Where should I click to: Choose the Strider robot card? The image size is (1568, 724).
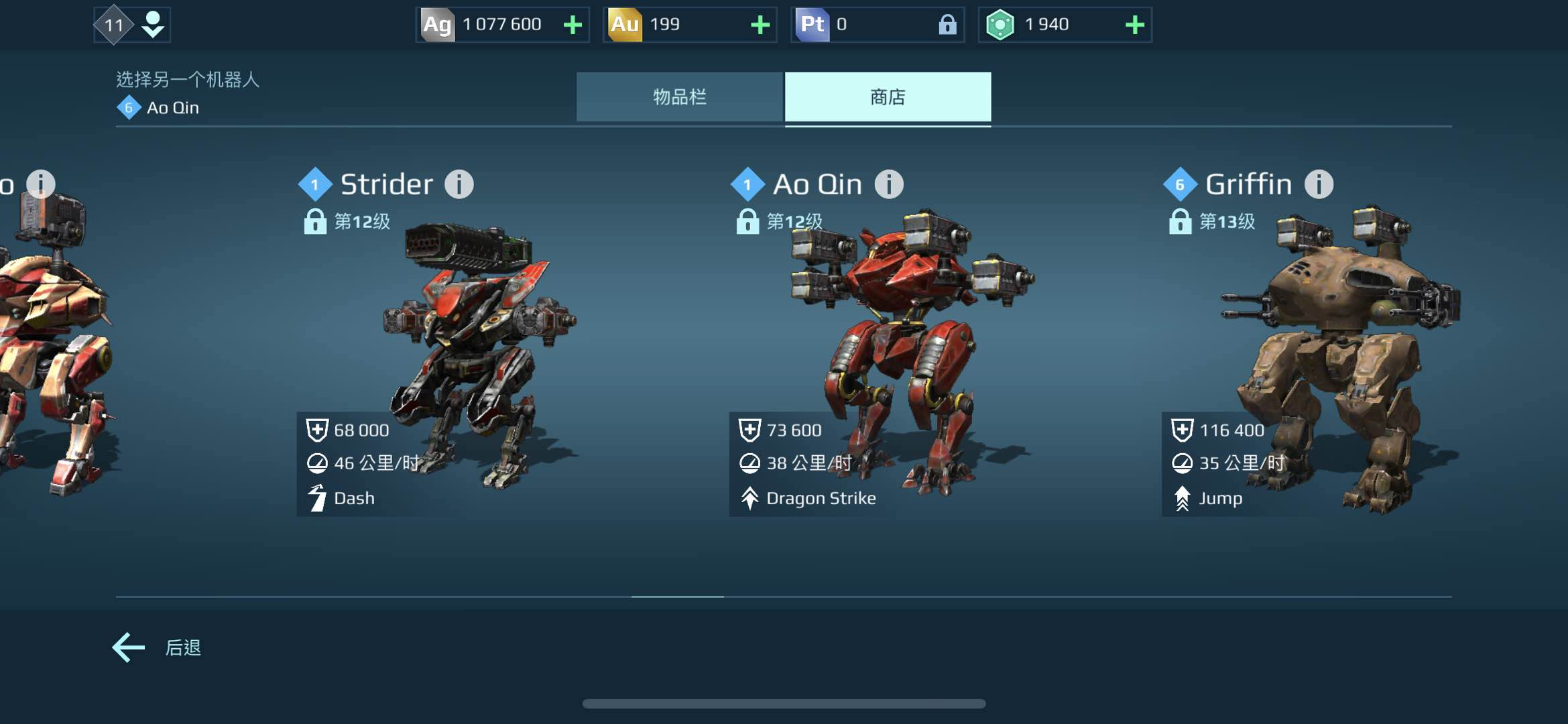[x=469, y=349]
